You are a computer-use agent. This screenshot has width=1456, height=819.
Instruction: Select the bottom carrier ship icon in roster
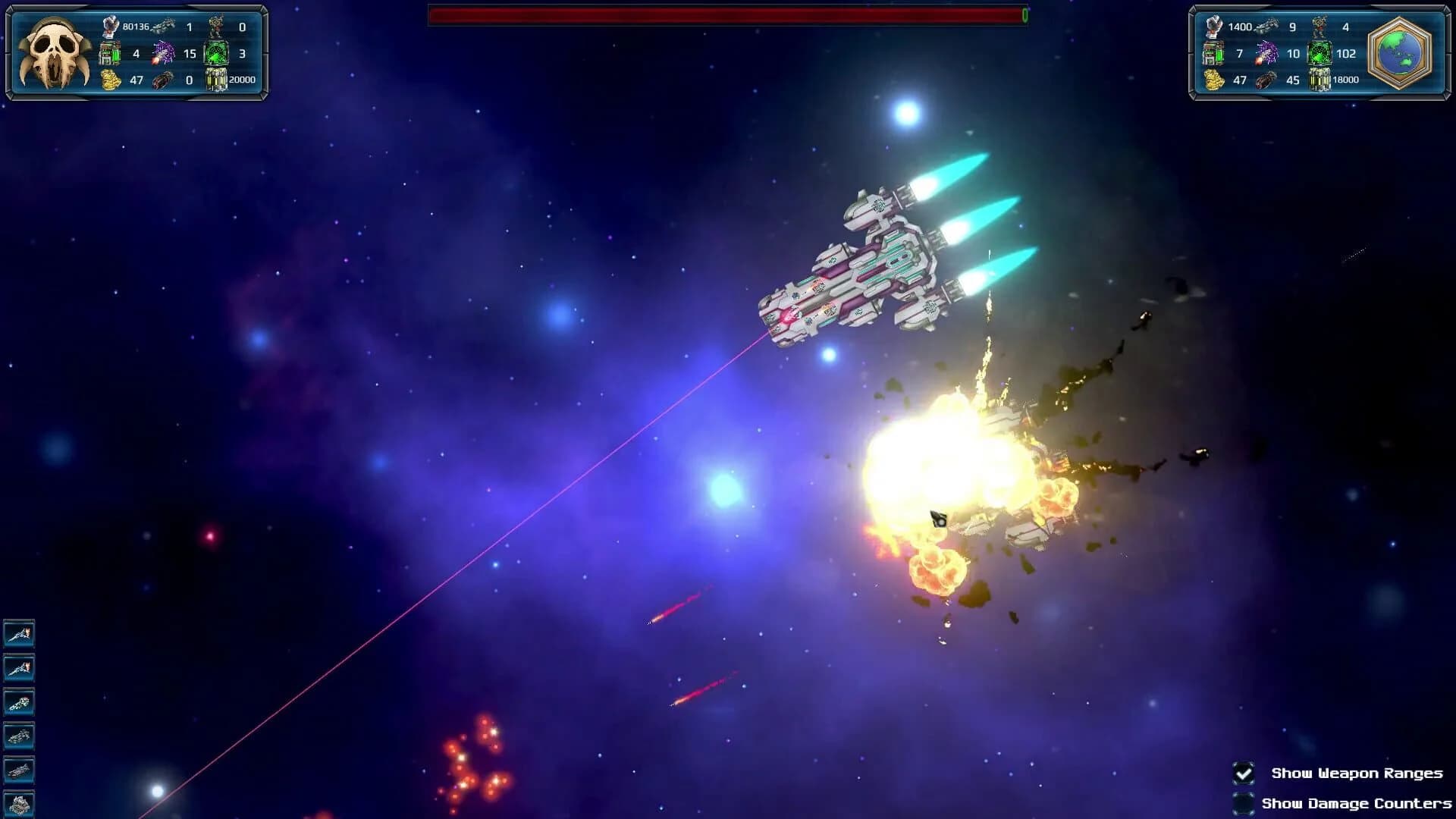20,804
